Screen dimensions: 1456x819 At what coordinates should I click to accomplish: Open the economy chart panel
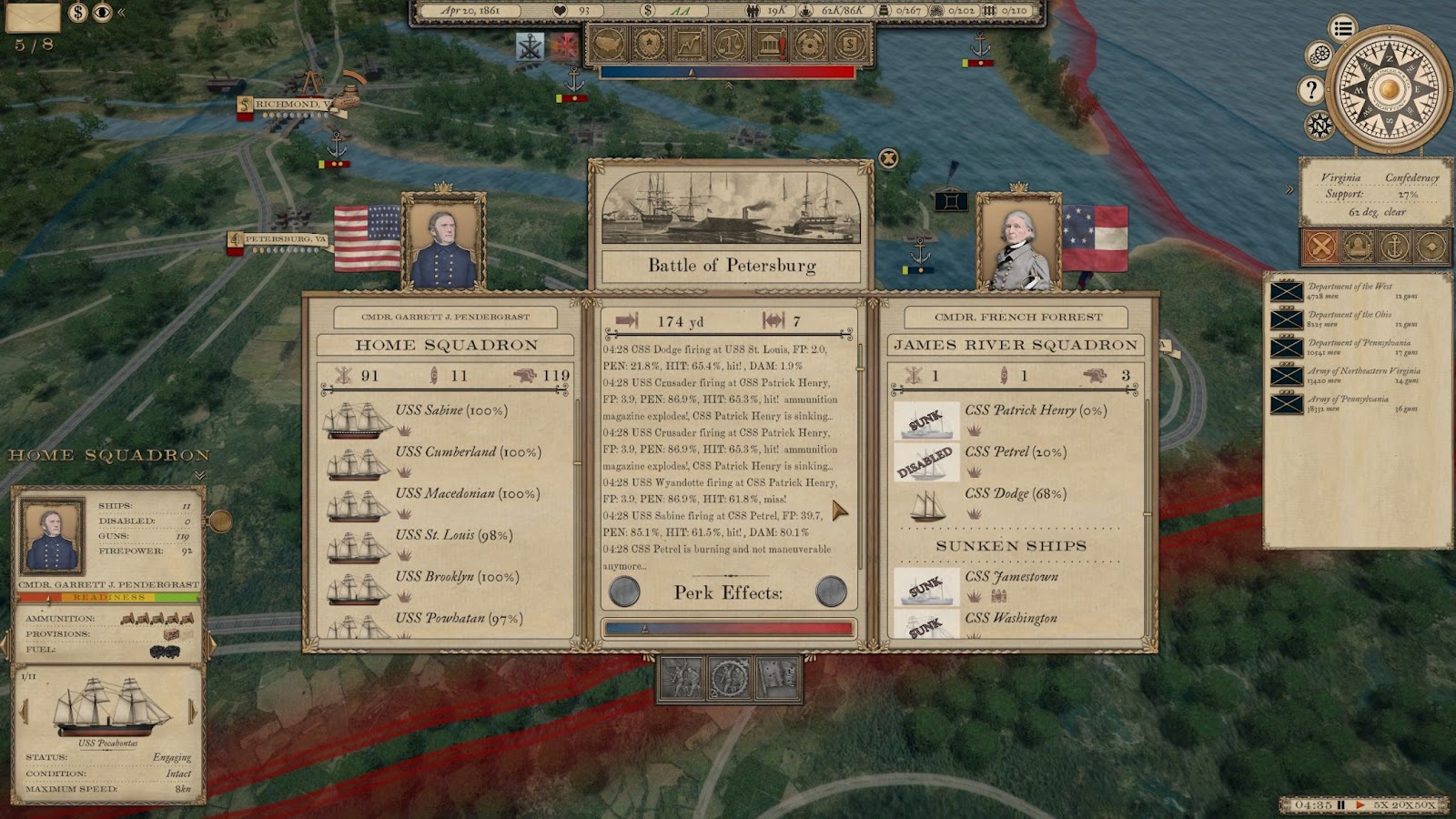(x=689, y=43)
